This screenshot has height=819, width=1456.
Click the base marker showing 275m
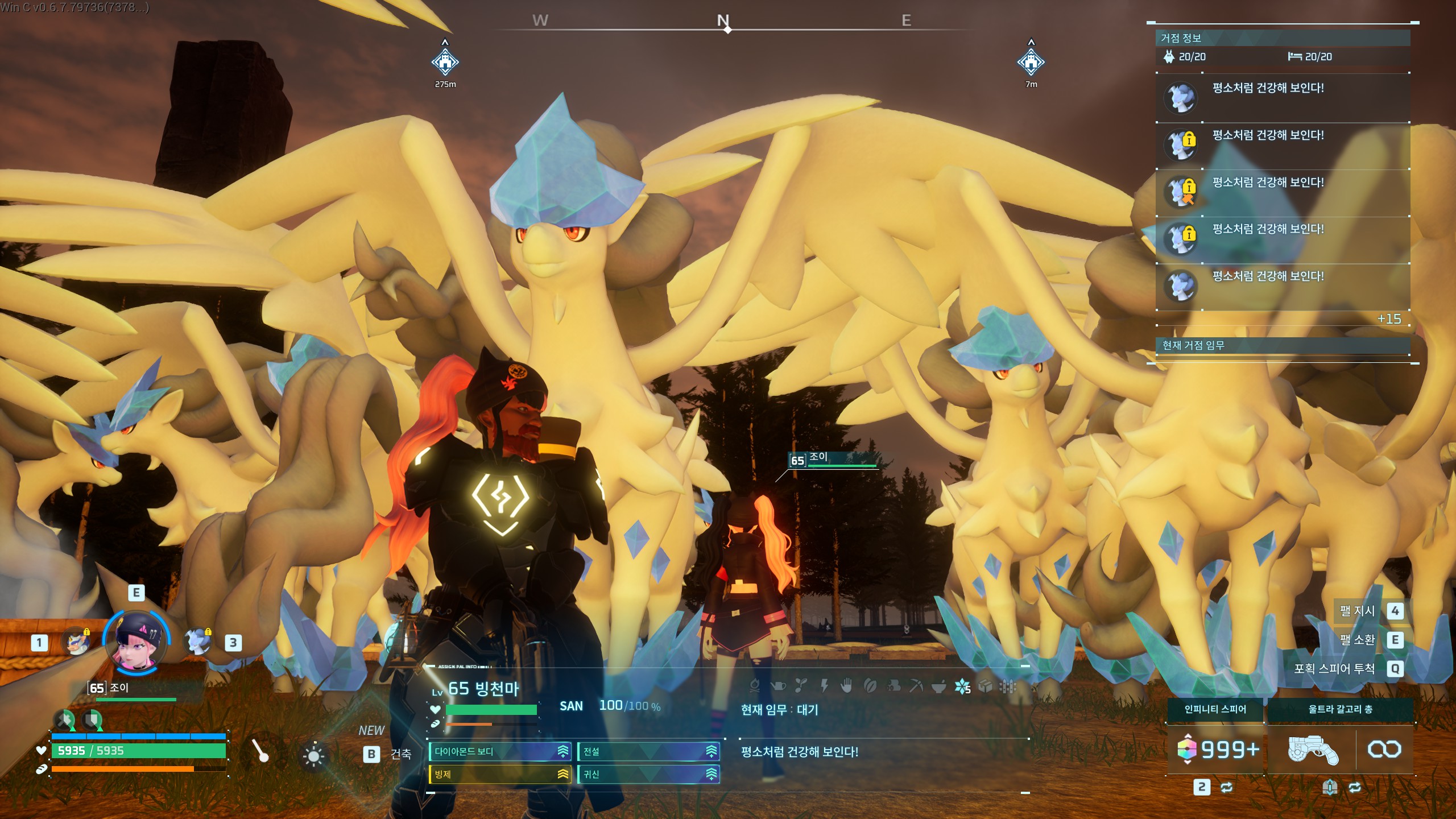pos(445,62)
